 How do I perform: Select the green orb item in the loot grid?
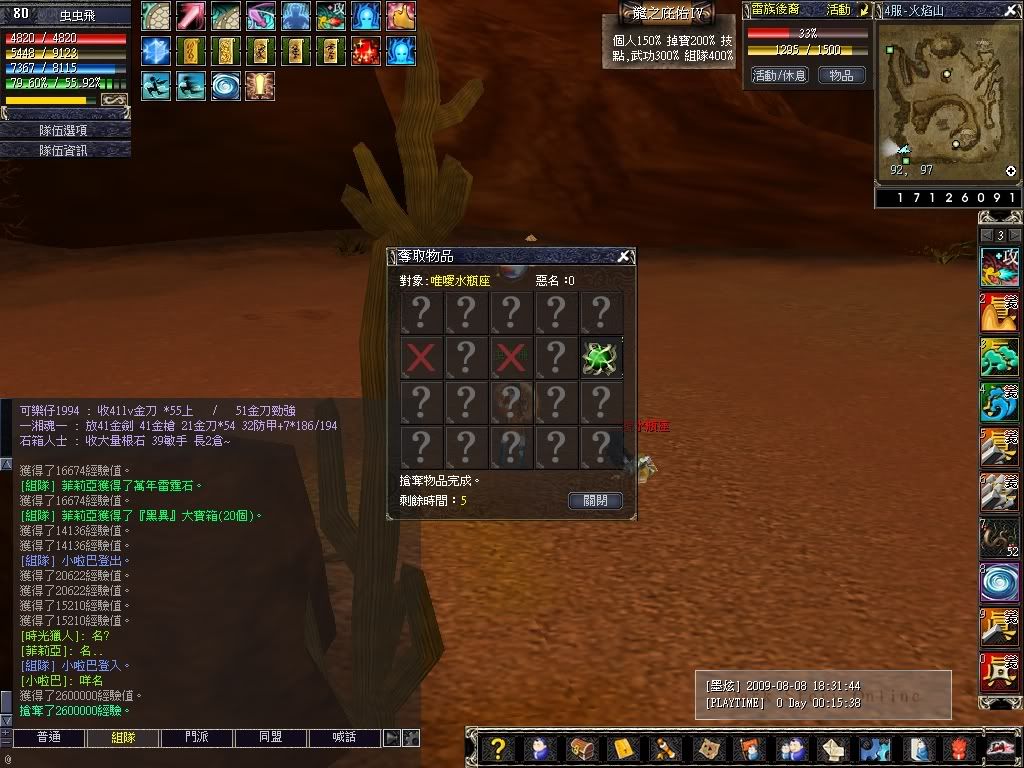pyautogui.click(x=601, y=357)
